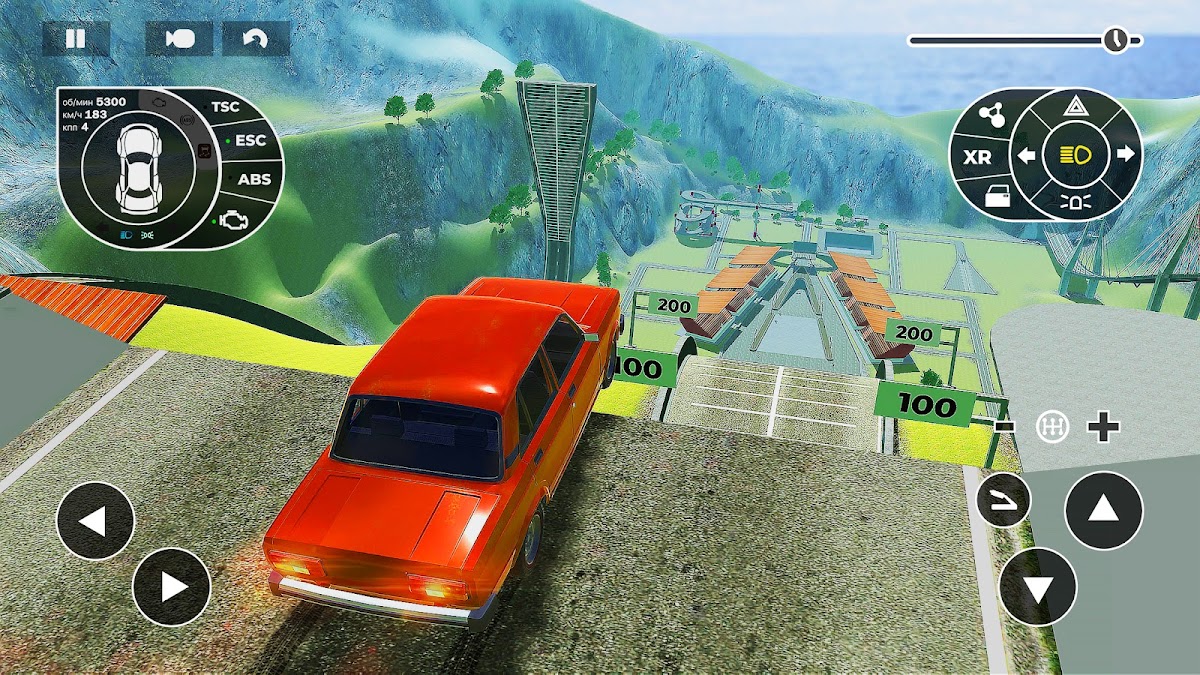1200x675 pixels.
Task: Toggle the ESC stability control
Action: 249,141
